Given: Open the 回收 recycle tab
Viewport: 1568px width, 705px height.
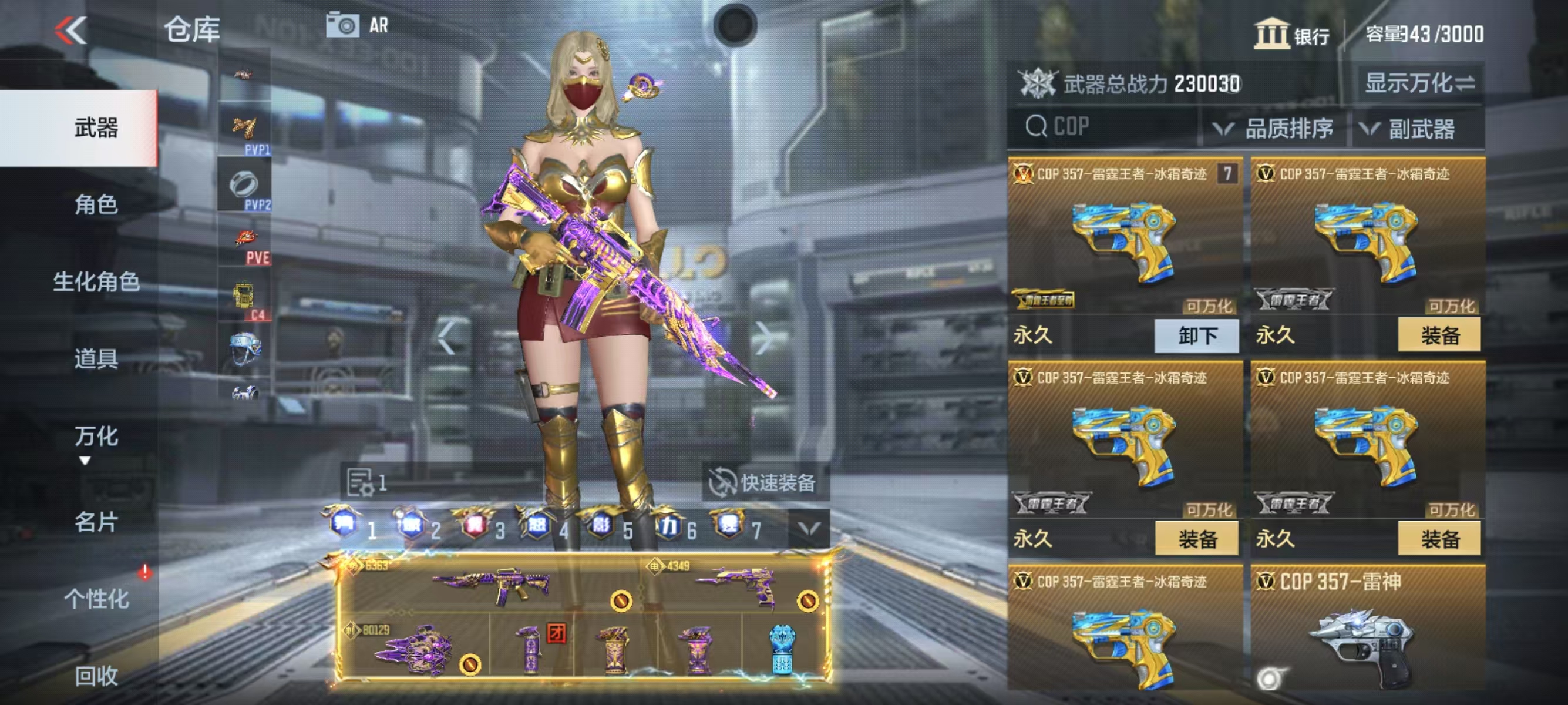Looking at the screenshot, I should click(96, 676).
